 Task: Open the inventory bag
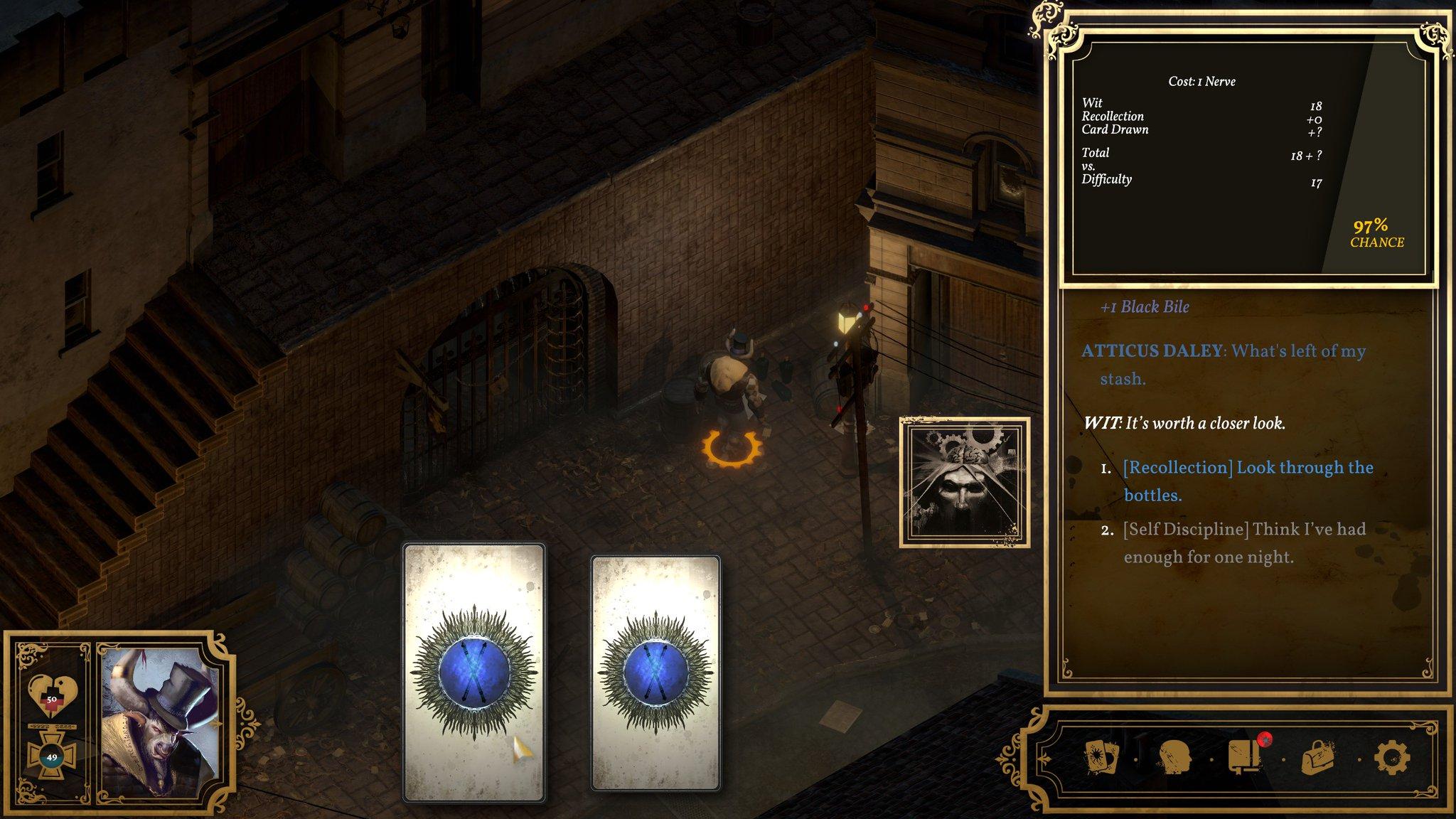[1317, 758]
